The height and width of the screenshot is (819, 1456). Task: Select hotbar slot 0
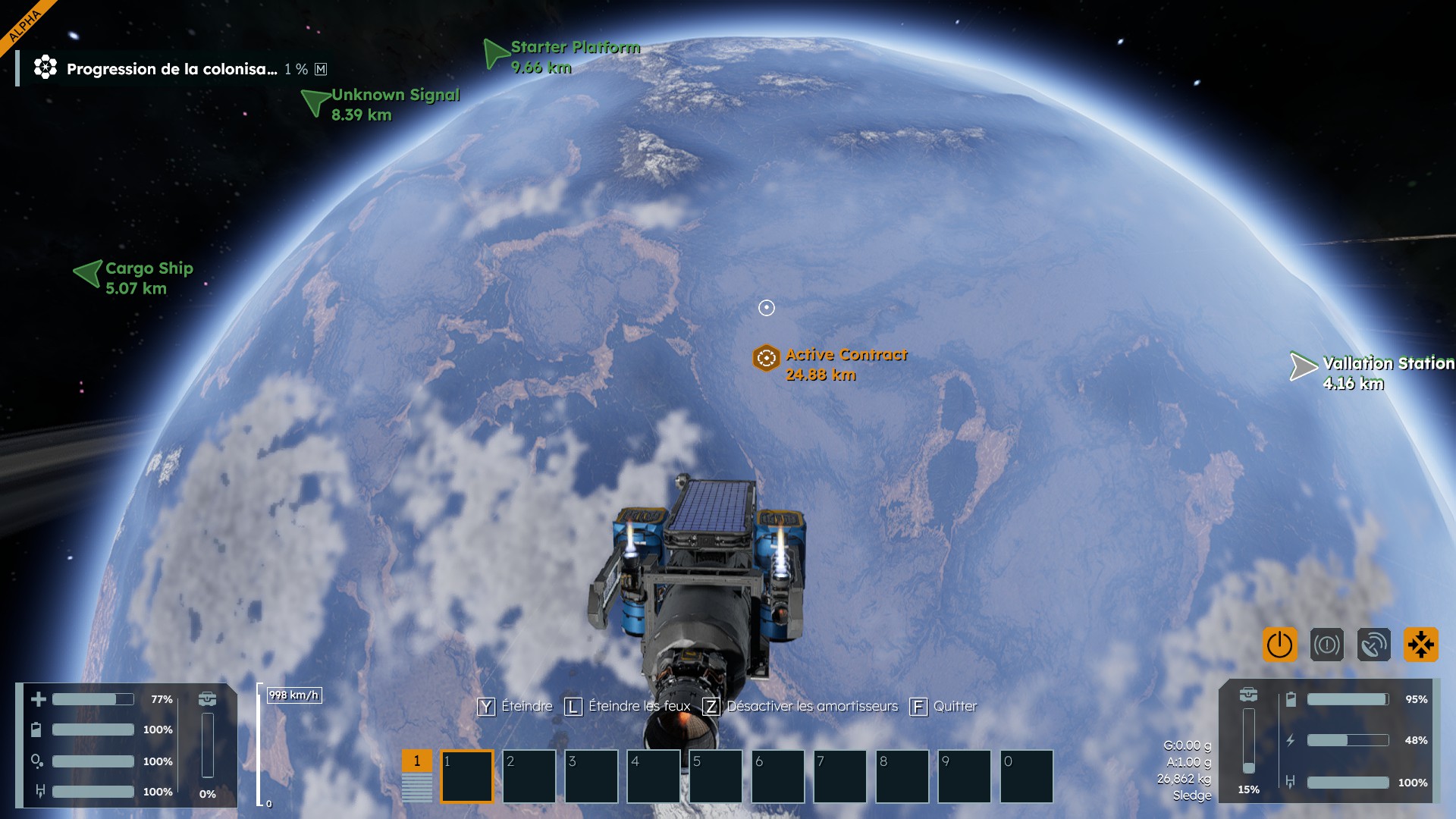pyautogui.click(x=1027, y=777)
